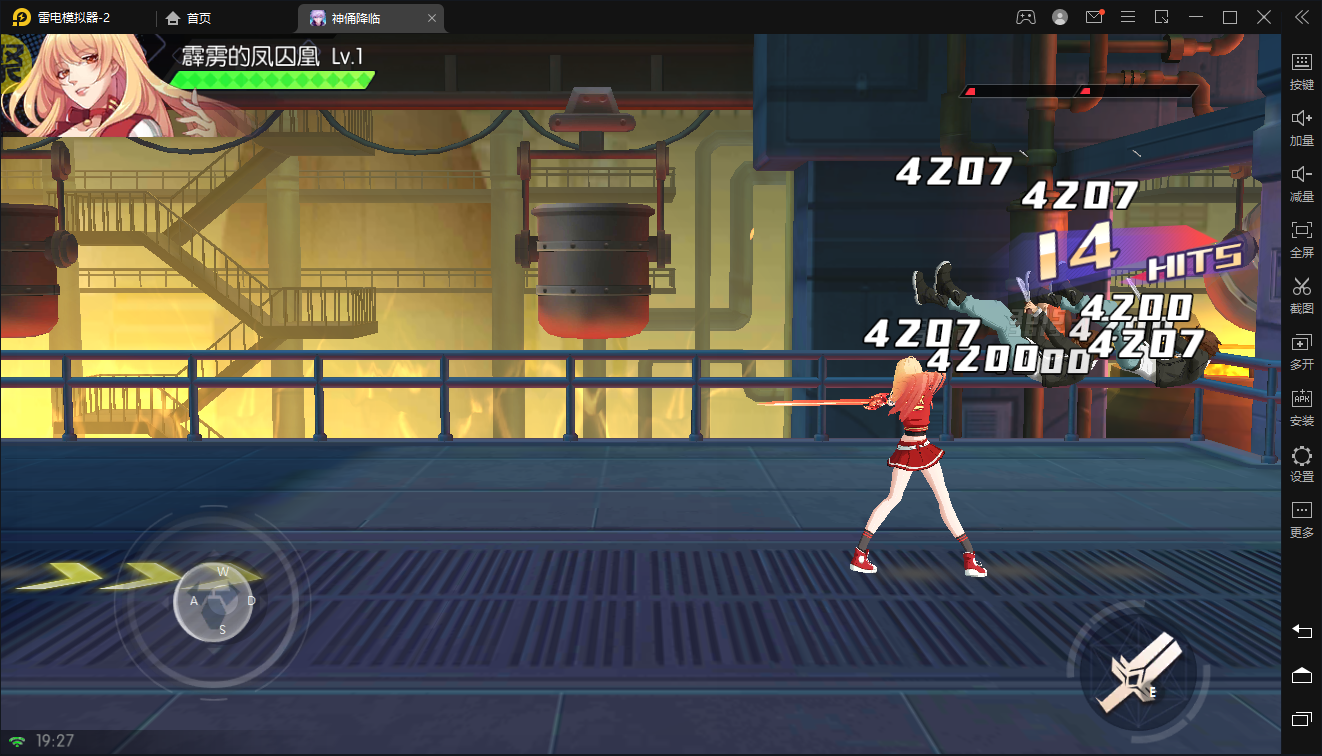
Task: Lower volume with the 减量 button
Action: click(1301, 183)
